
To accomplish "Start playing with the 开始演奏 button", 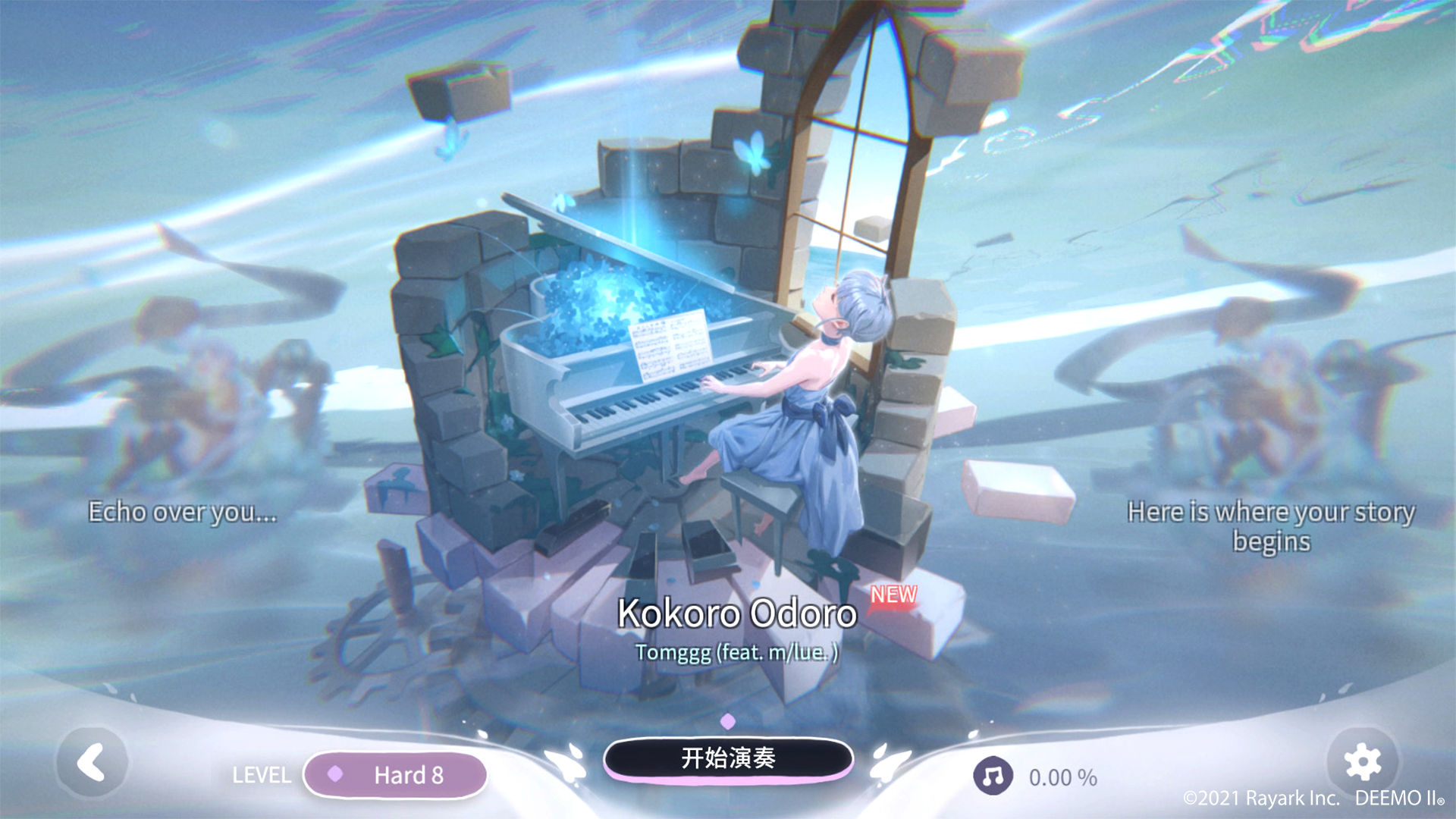I will click(728, 758).
